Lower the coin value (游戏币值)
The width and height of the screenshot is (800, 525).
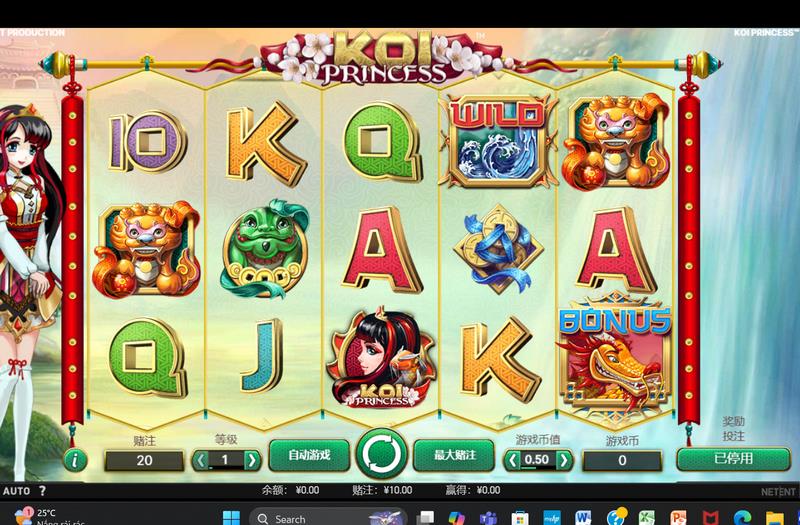(x=513, y=460)
